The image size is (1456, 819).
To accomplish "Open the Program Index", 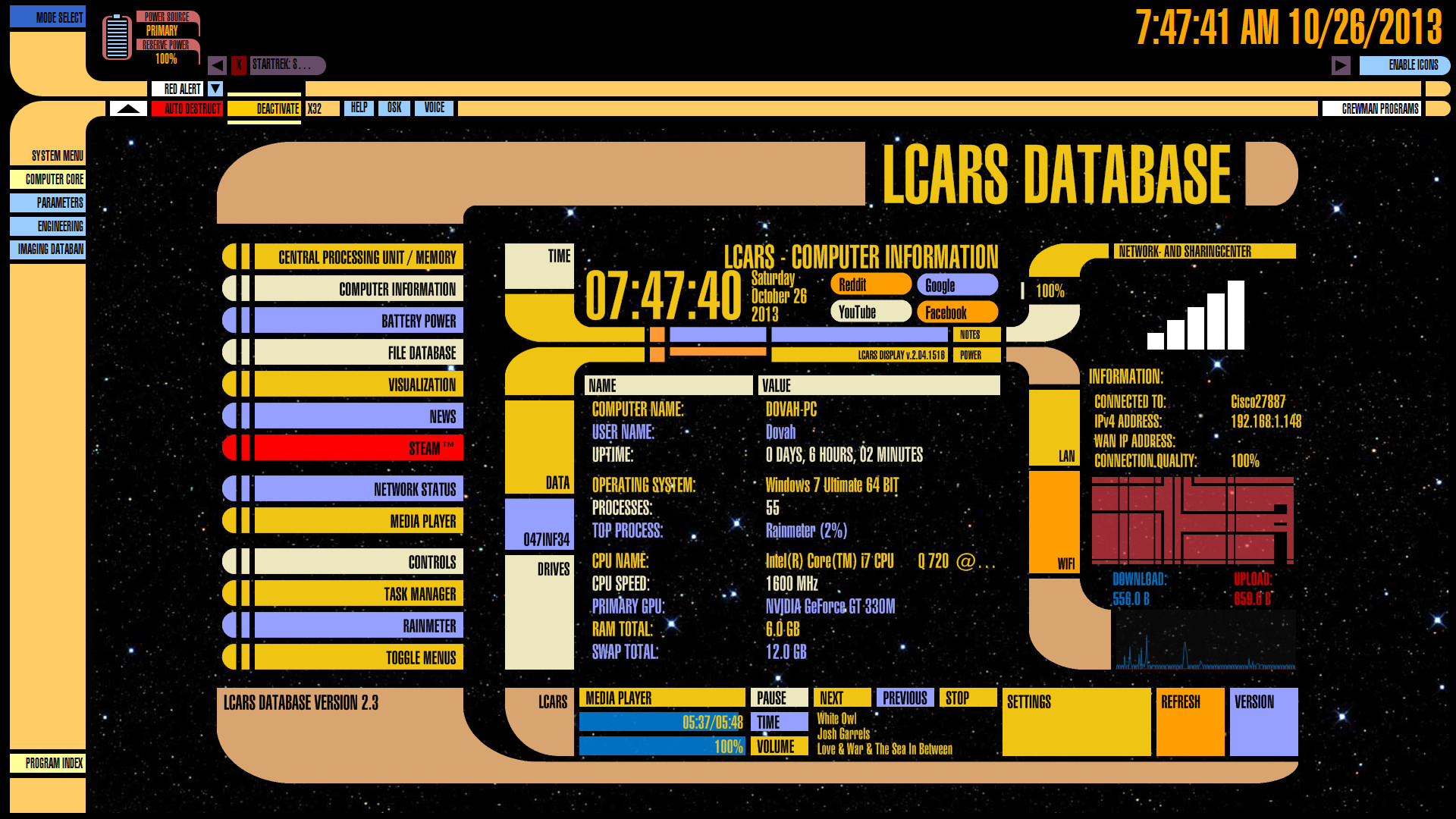I will [48, 763].
